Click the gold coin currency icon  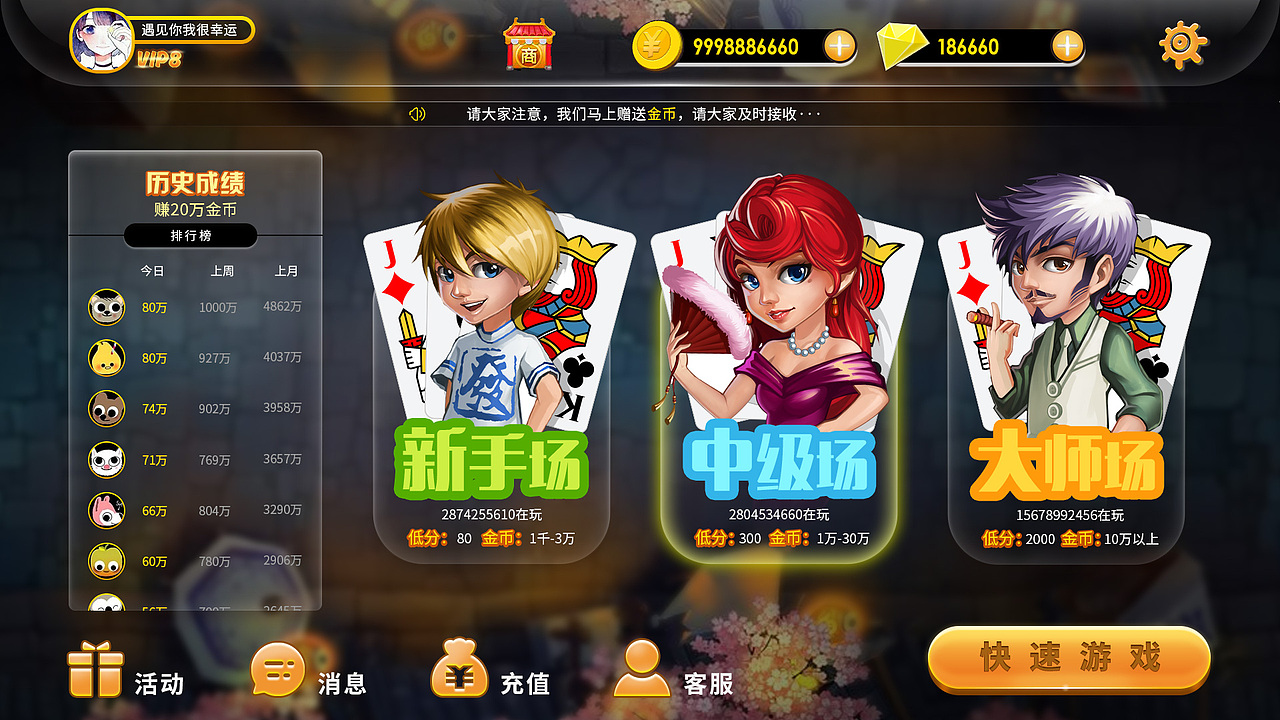(655, 45)
